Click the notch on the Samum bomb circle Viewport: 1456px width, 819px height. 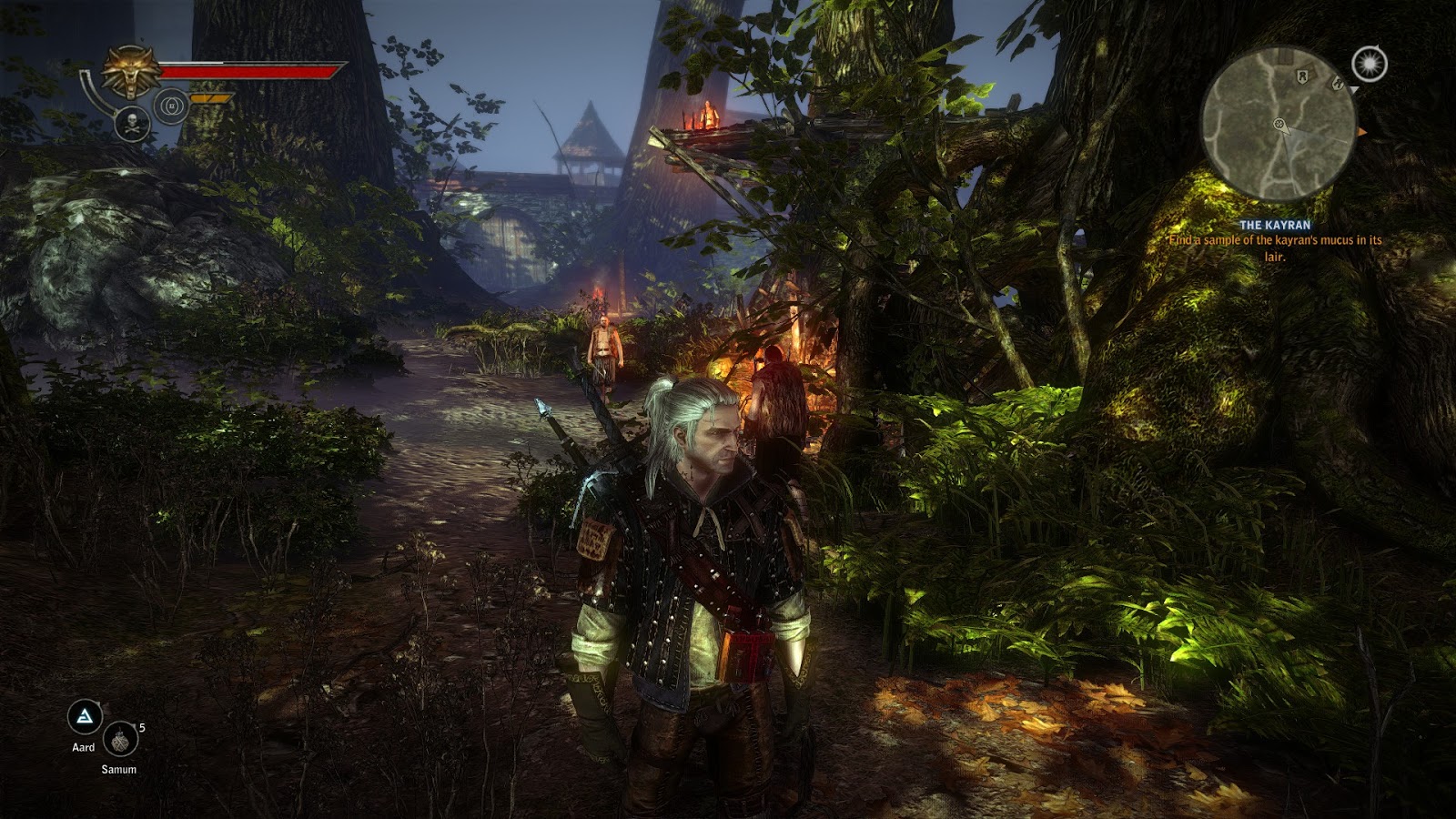tap(133, 726)
